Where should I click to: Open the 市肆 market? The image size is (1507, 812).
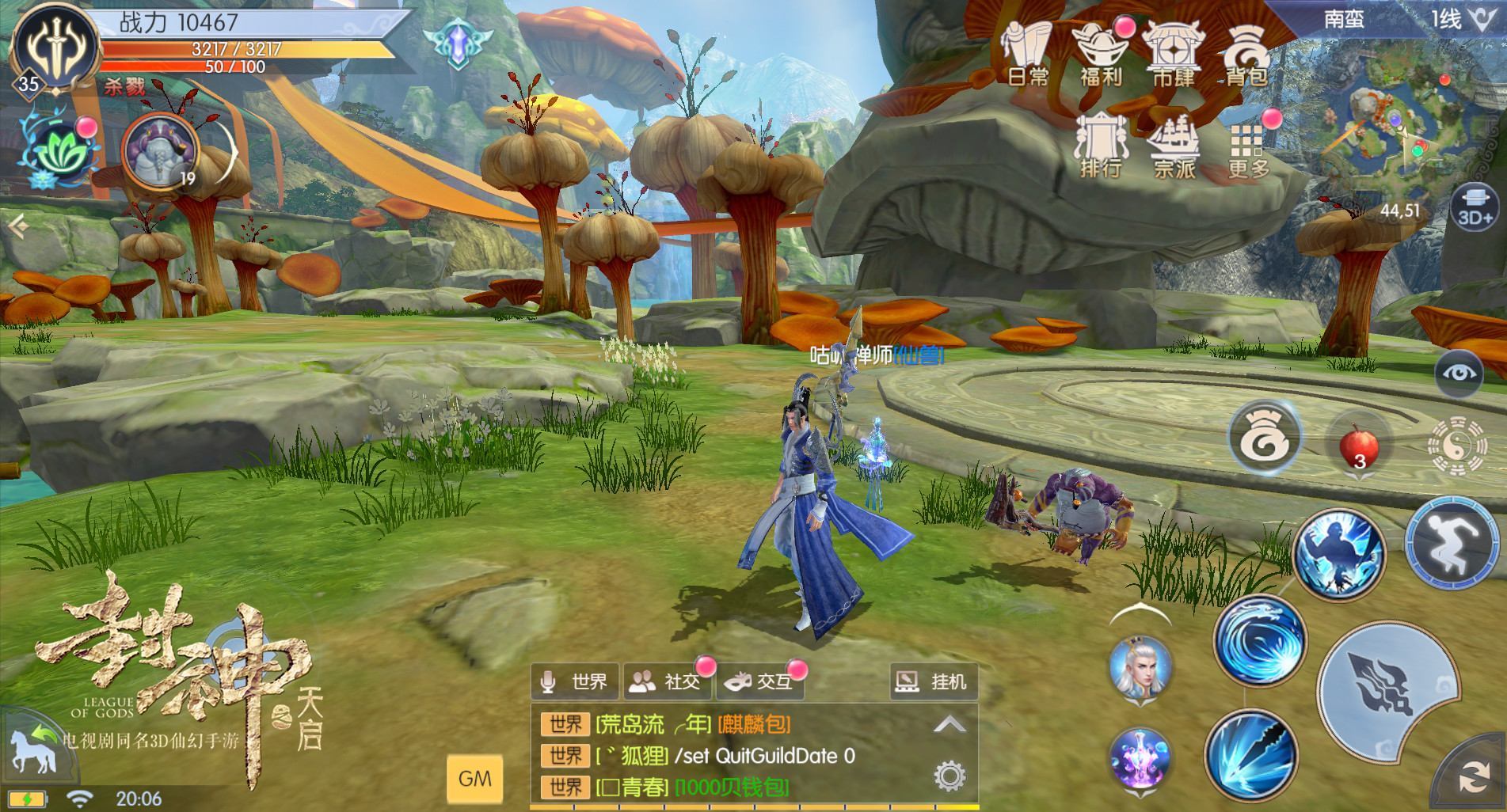point(1174,55)
